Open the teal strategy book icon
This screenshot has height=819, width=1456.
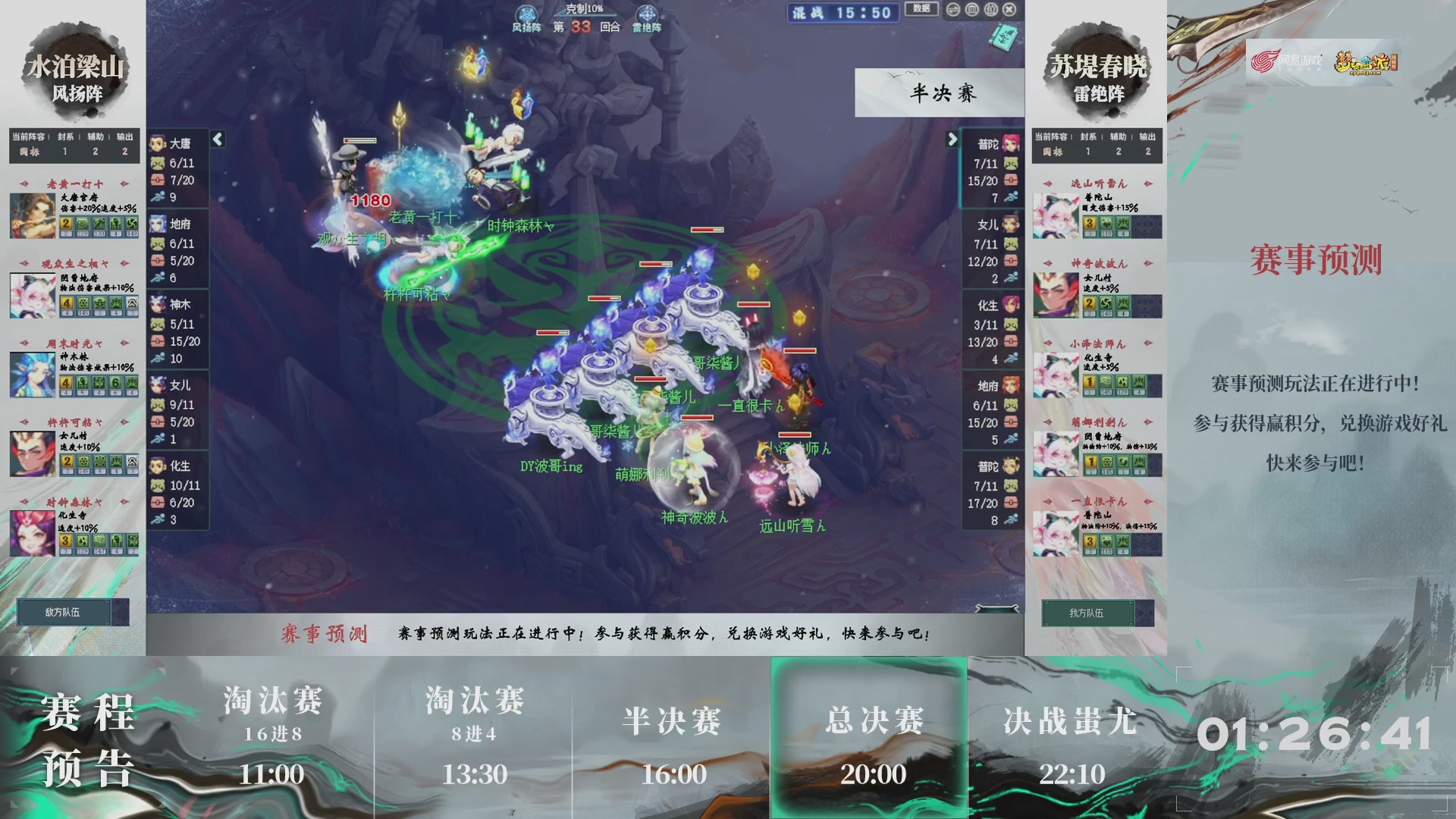(x=1003, y=36)
